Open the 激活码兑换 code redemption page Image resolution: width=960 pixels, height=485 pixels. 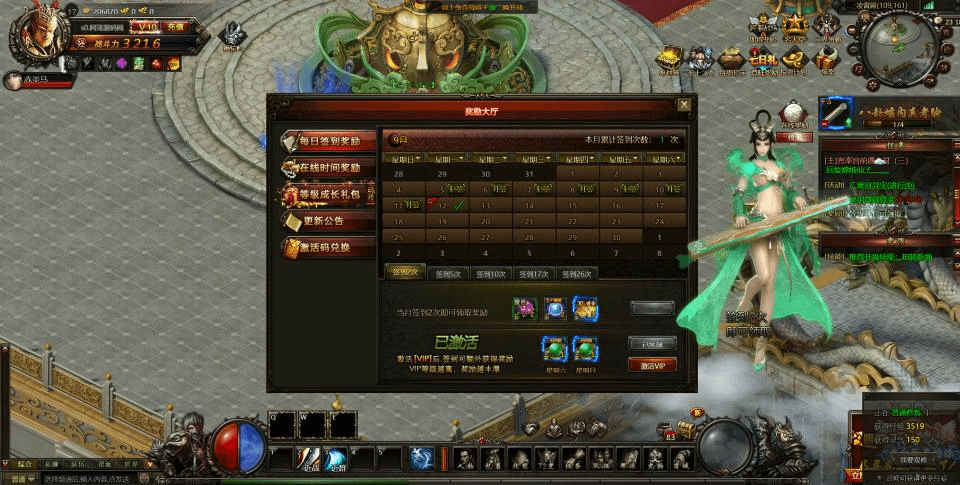(329, 246)
